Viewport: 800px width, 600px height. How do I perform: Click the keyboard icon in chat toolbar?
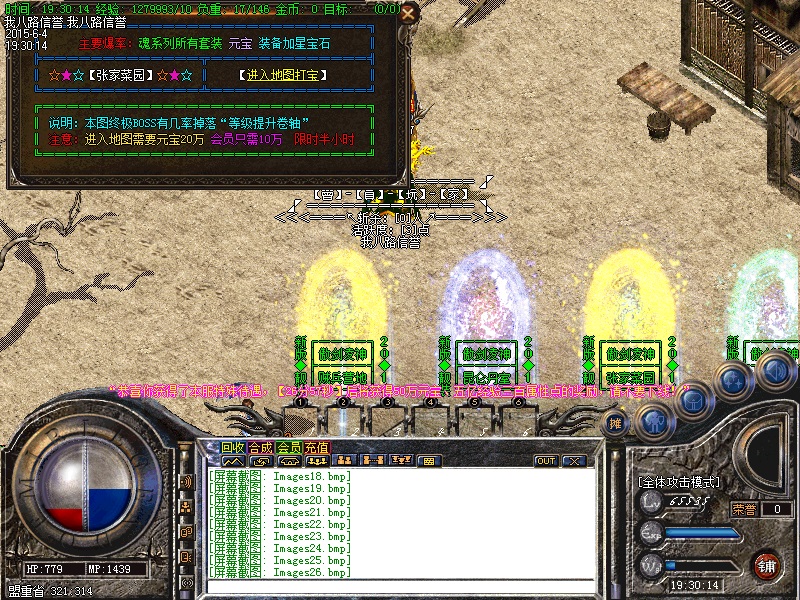tap(429, 461)
